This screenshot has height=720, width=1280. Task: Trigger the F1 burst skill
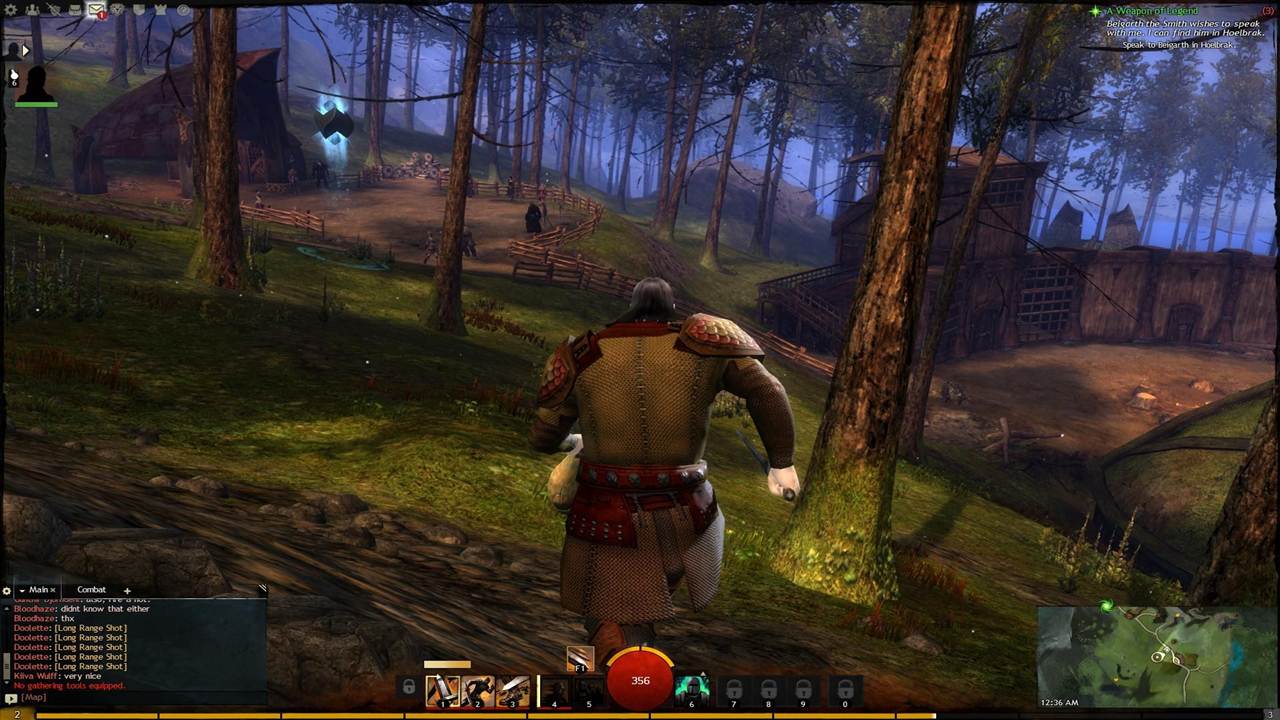coord(580,658)
